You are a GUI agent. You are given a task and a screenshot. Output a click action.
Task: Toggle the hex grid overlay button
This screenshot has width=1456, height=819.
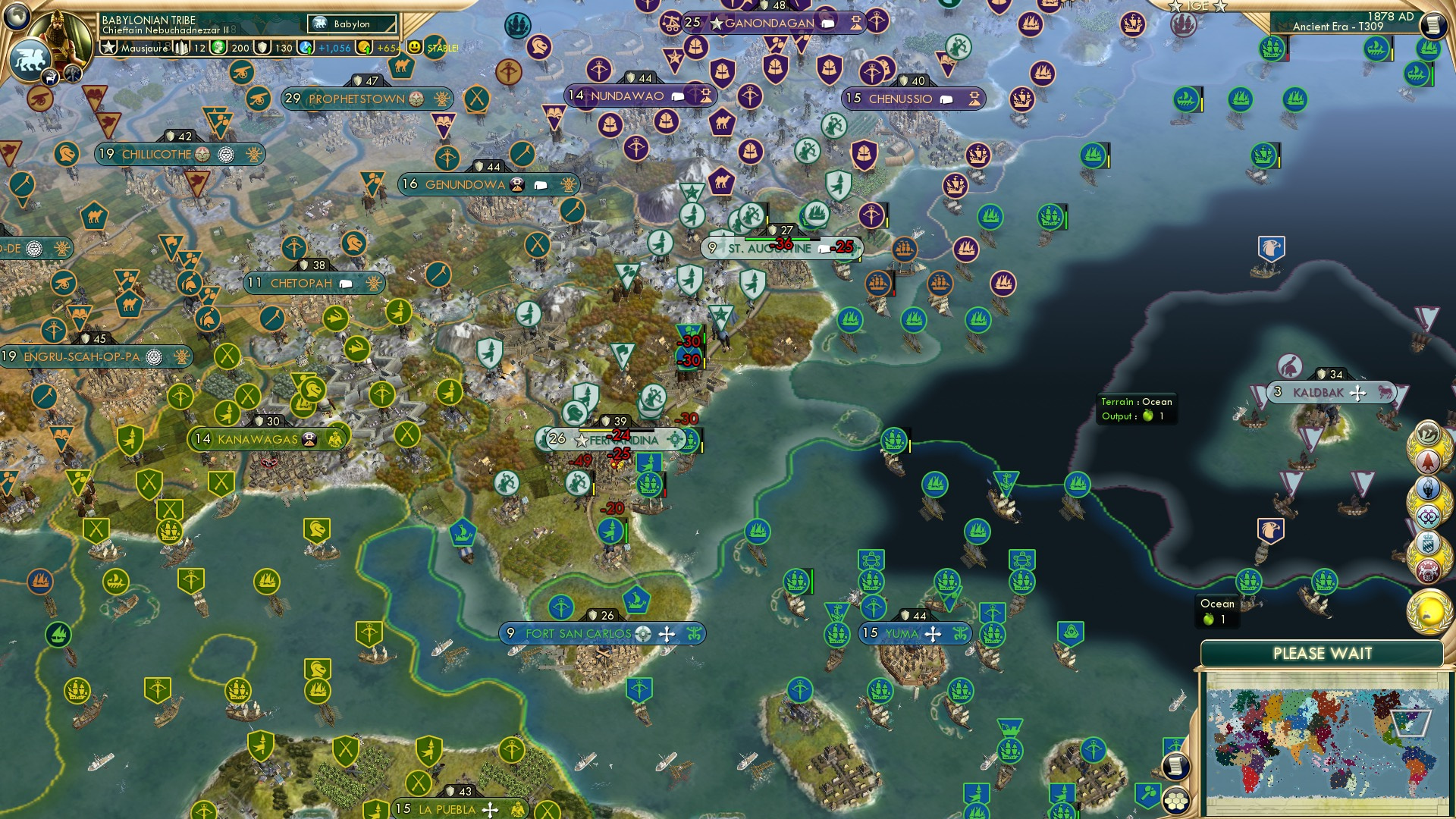[x=1175, y=802]
